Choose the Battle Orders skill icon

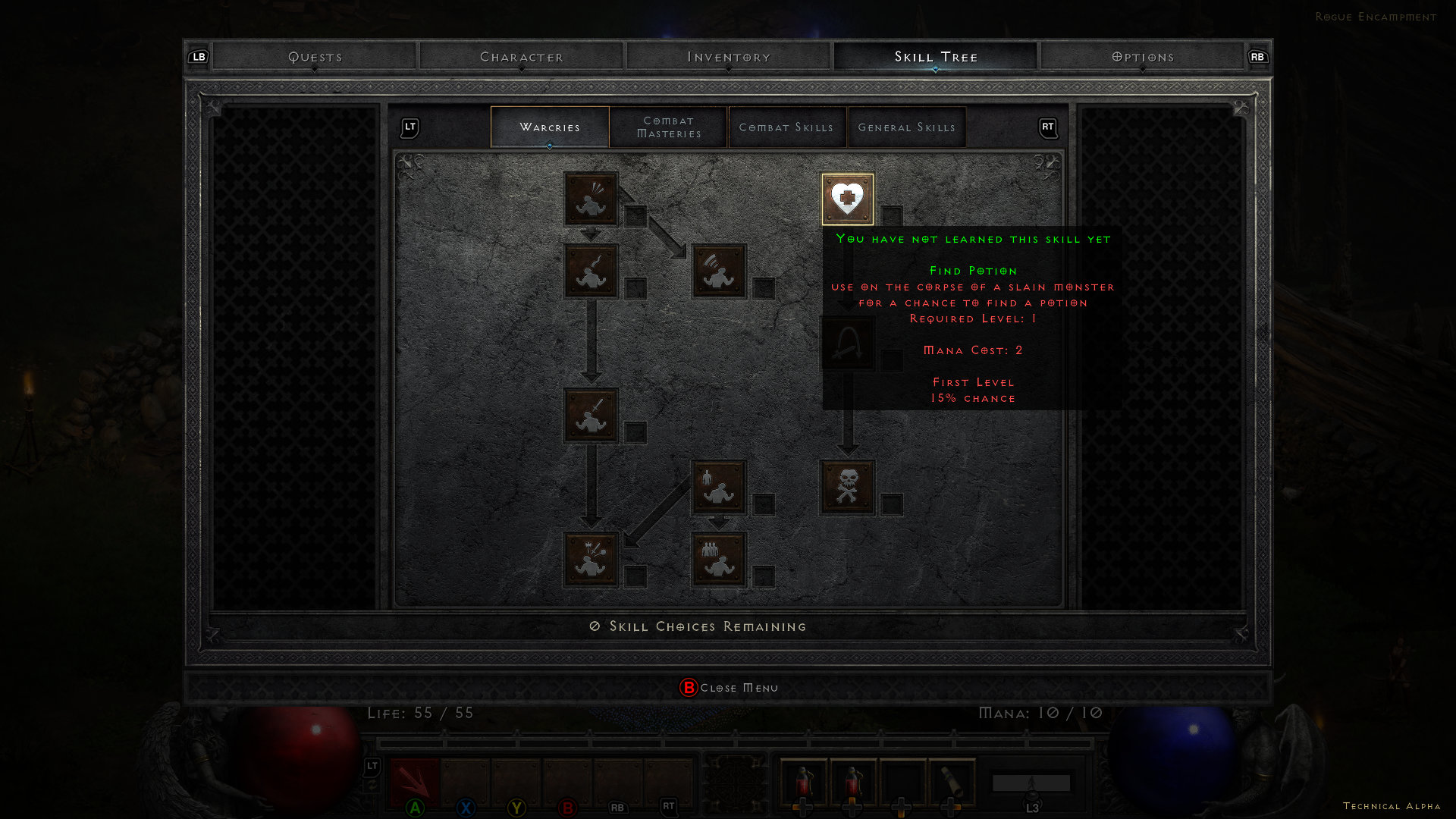(719, 488)
